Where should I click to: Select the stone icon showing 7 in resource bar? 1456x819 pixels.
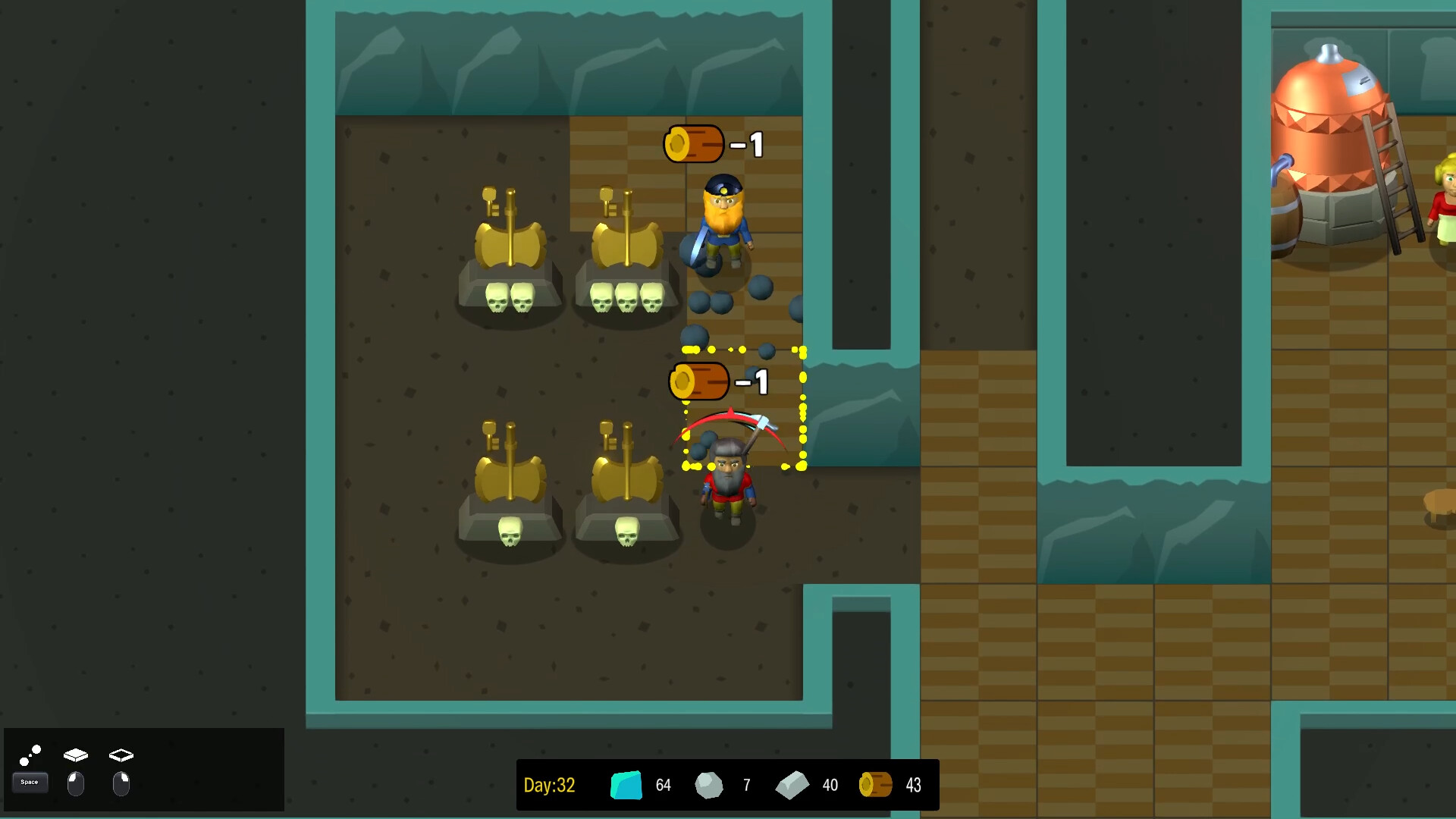click(x=710, y=785)
